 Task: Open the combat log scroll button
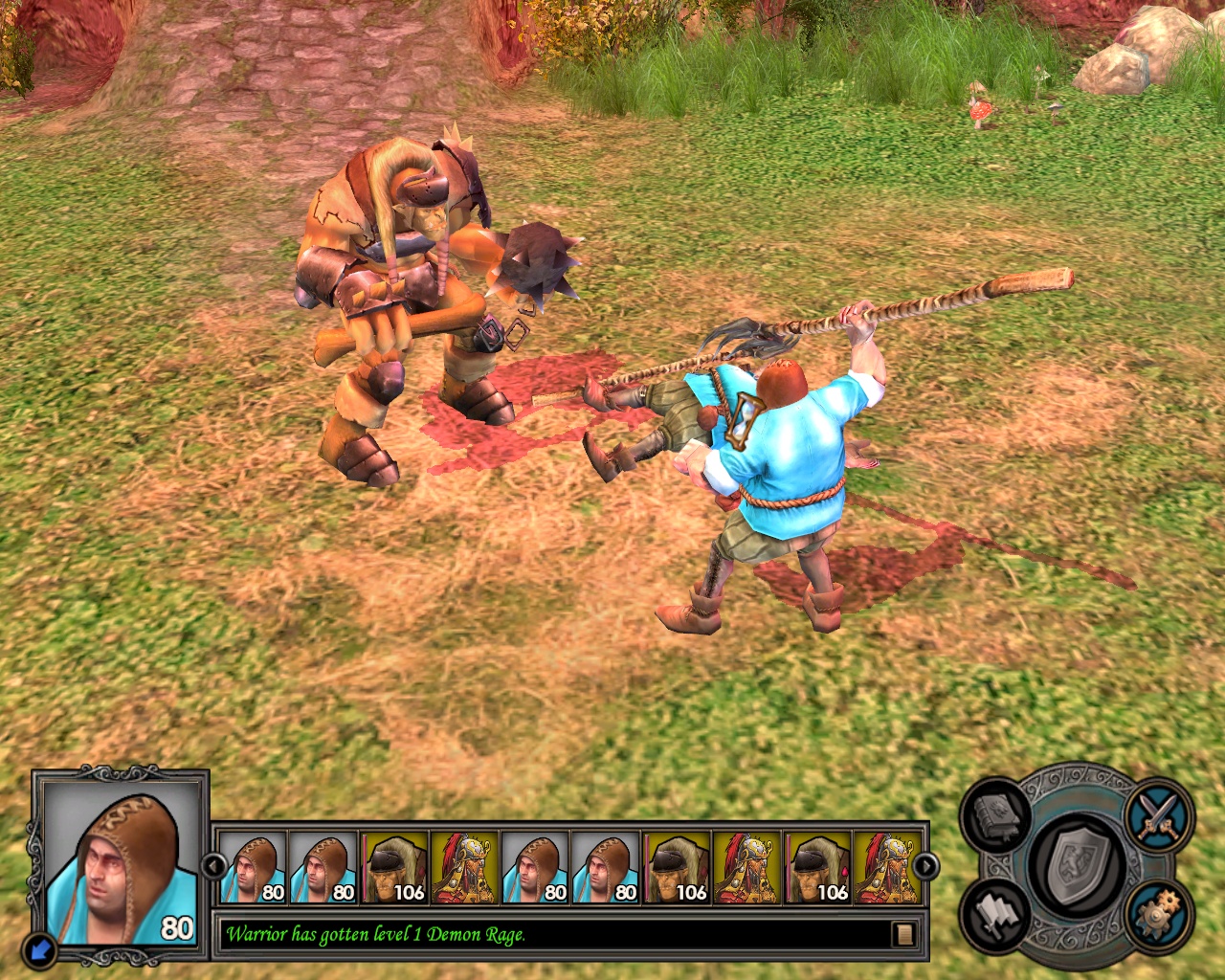[x=902, y=934]
